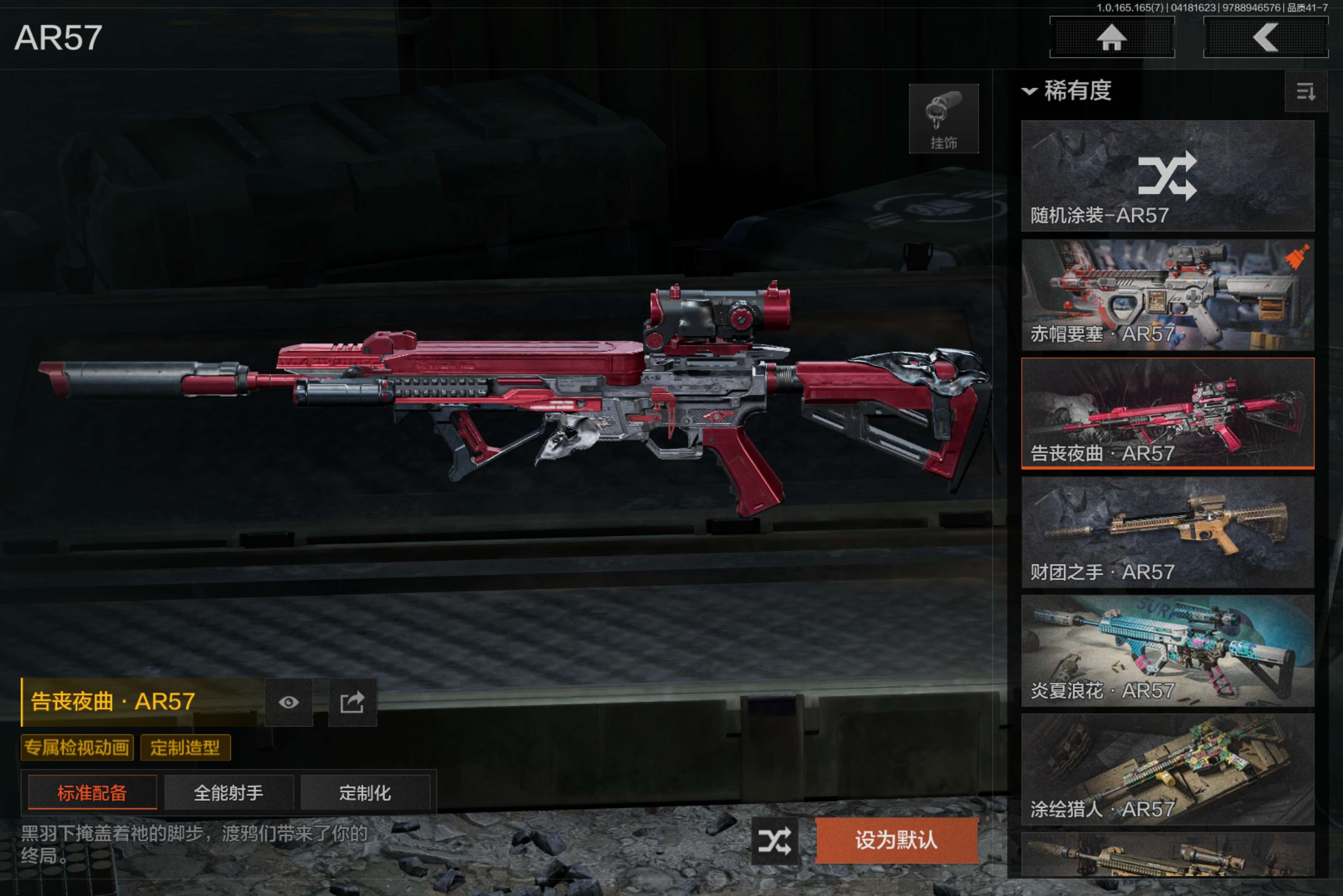Set this skin as default with 设为默认
The image size is (1343, 896).
pyautogui.click(x=896, y=841)
